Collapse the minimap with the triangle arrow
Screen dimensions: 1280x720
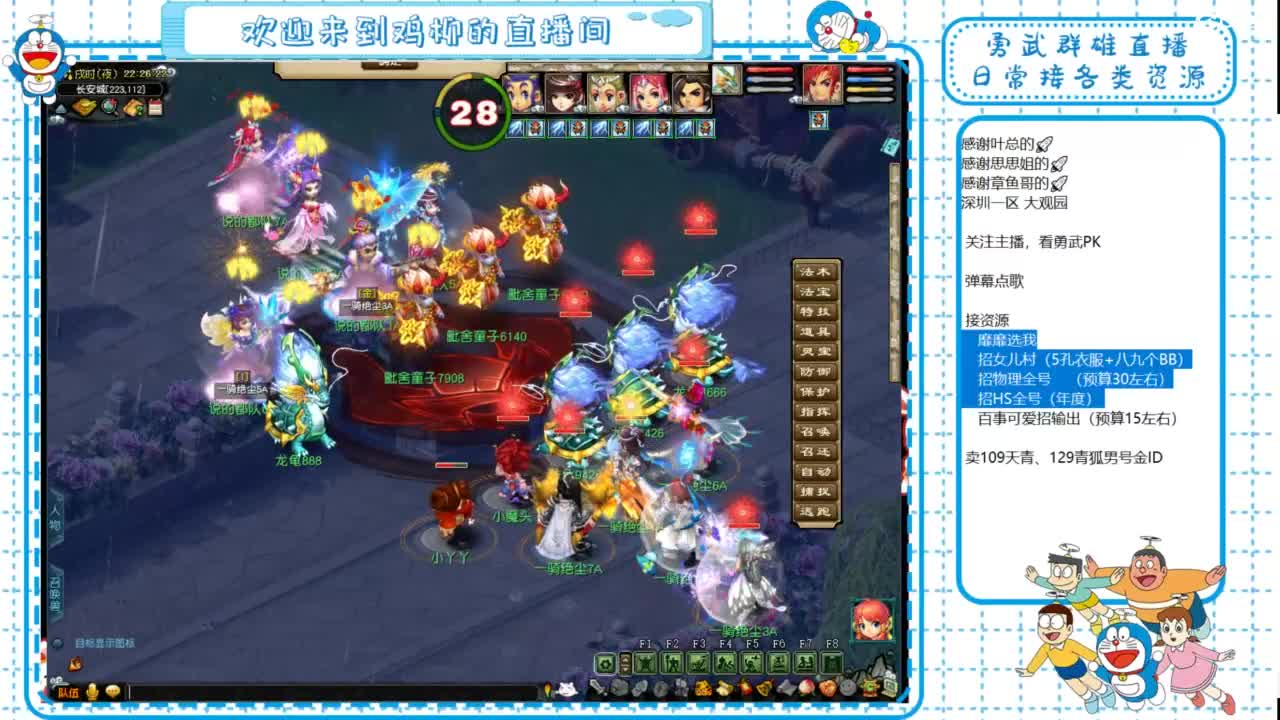[x=61, y=107]
